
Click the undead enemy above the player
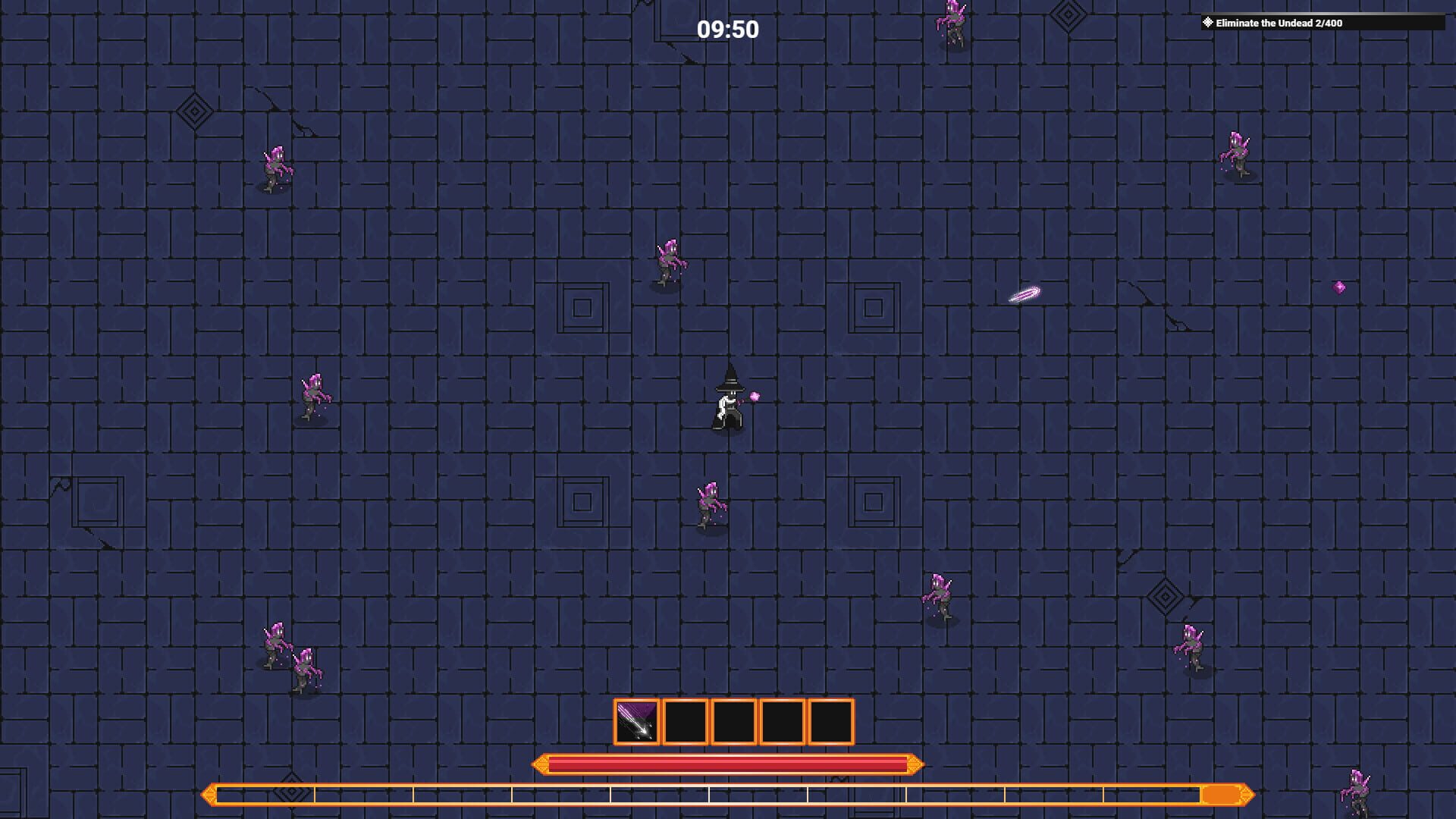669,259
